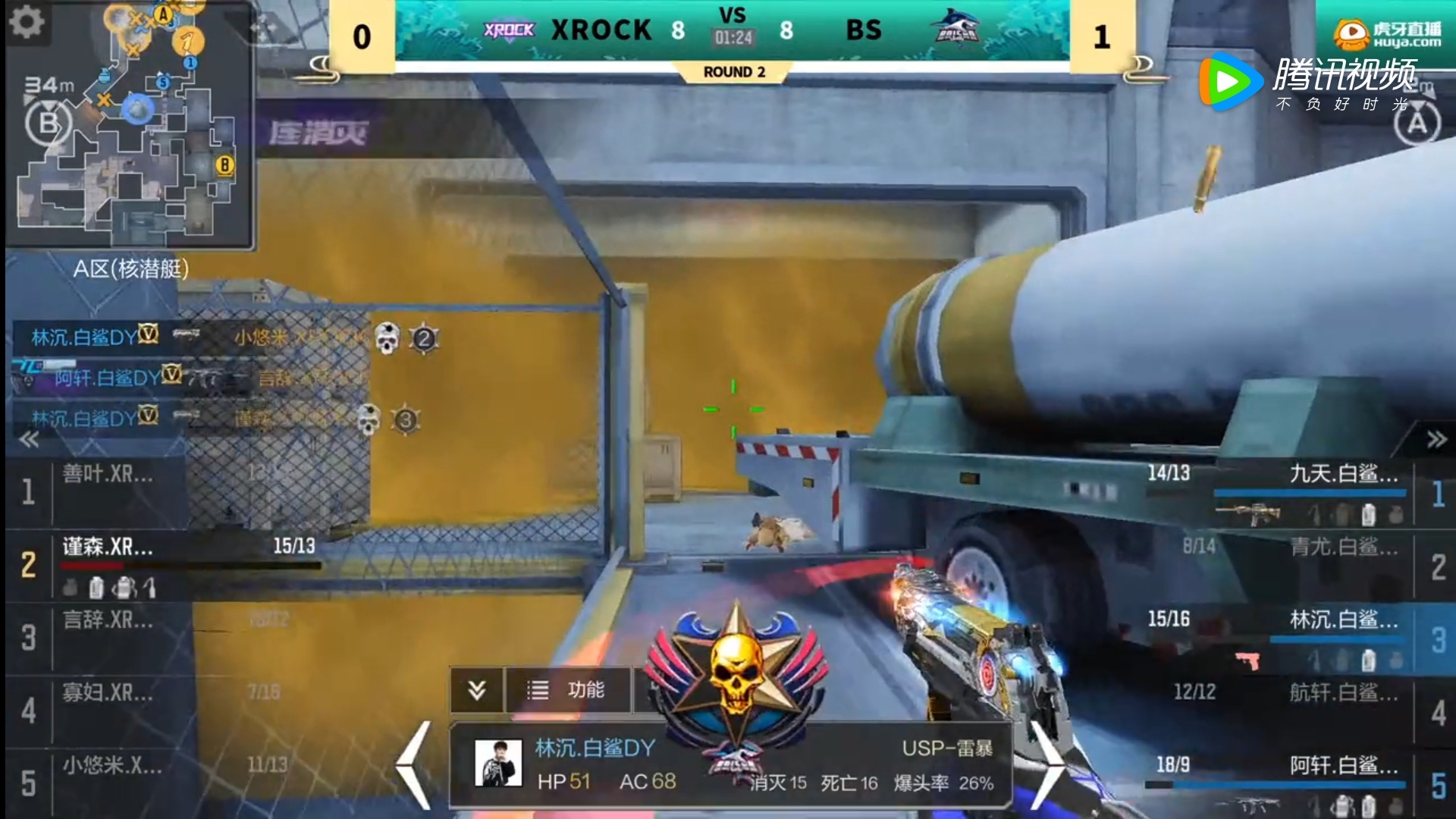
Task: Click the minimap
Action: point(129,125)
